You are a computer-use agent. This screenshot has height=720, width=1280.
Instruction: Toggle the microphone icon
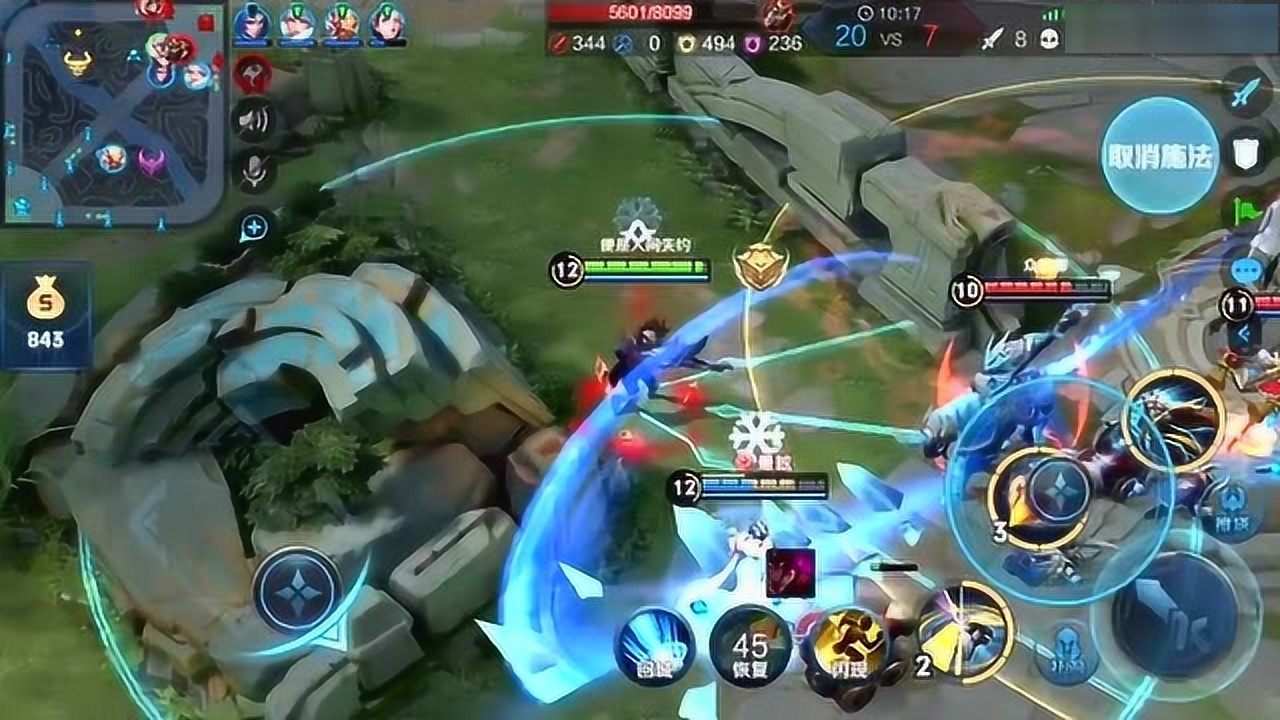[x=254, y=171]
